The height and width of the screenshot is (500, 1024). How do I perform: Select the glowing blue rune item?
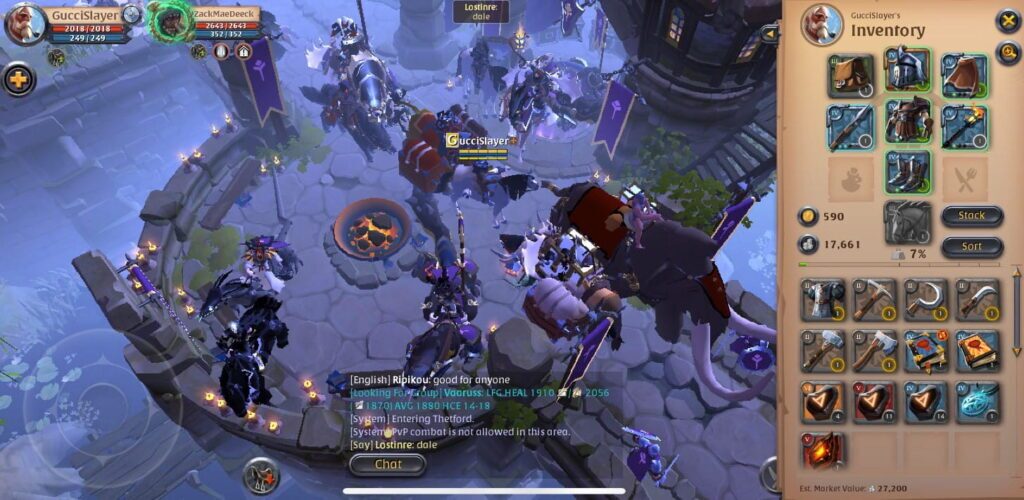[x=977, y=401]
